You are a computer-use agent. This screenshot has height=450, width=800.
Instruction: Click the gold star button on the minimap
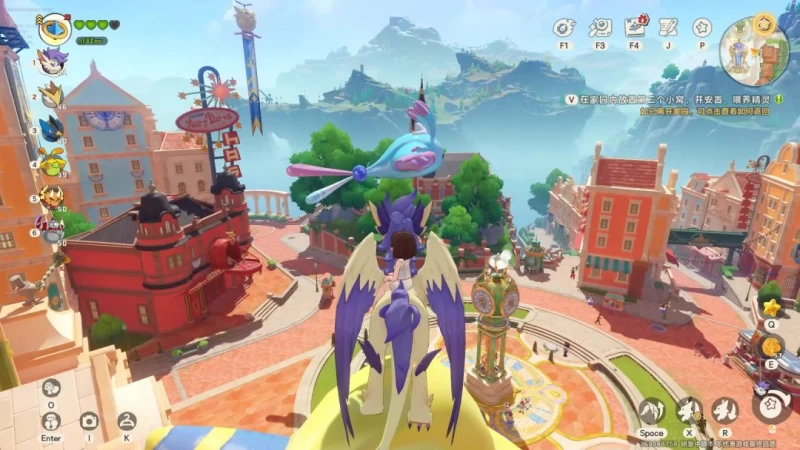click(766, 21)
